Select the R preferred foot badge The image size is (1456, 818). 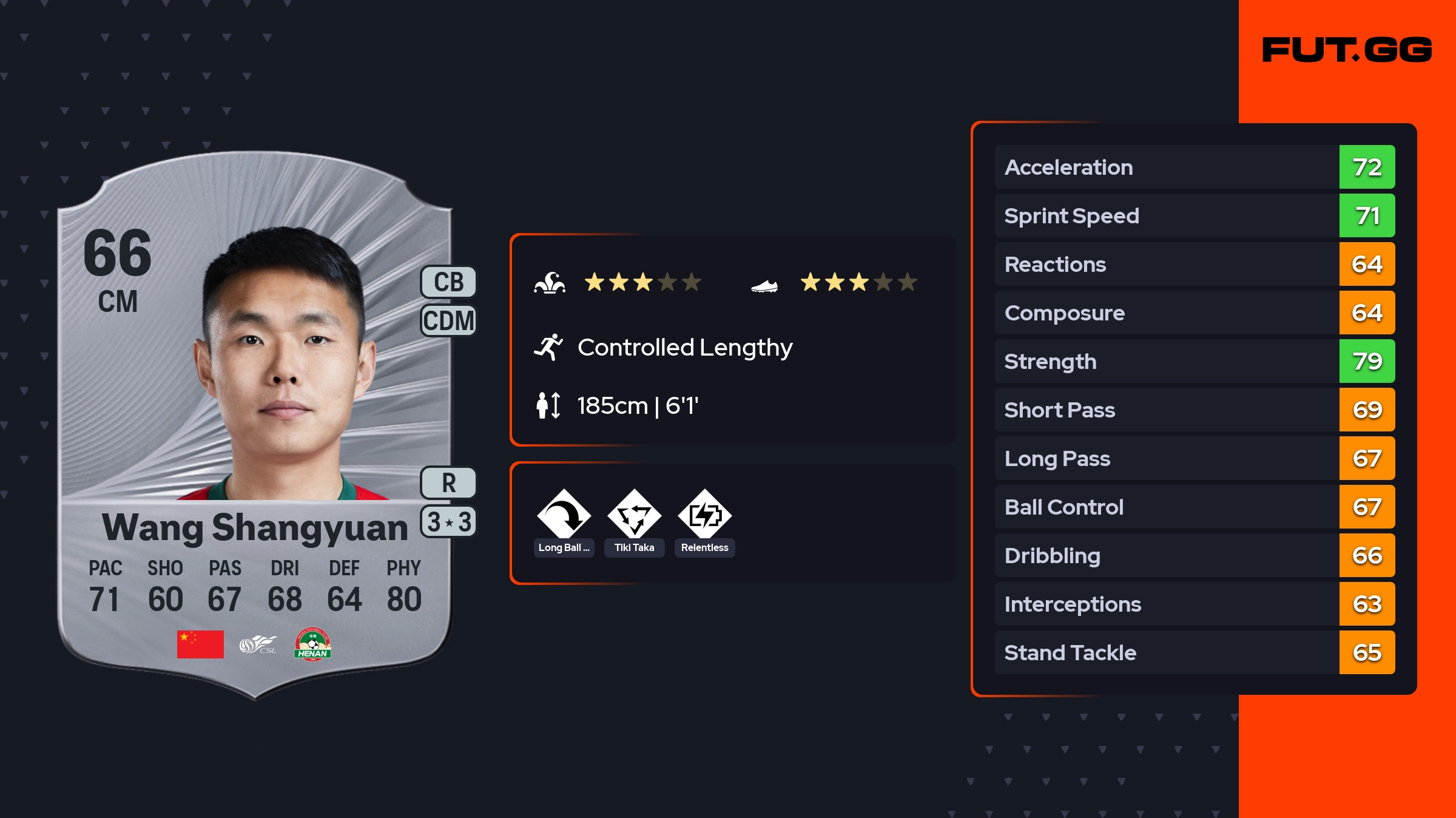tap(448, 483)
